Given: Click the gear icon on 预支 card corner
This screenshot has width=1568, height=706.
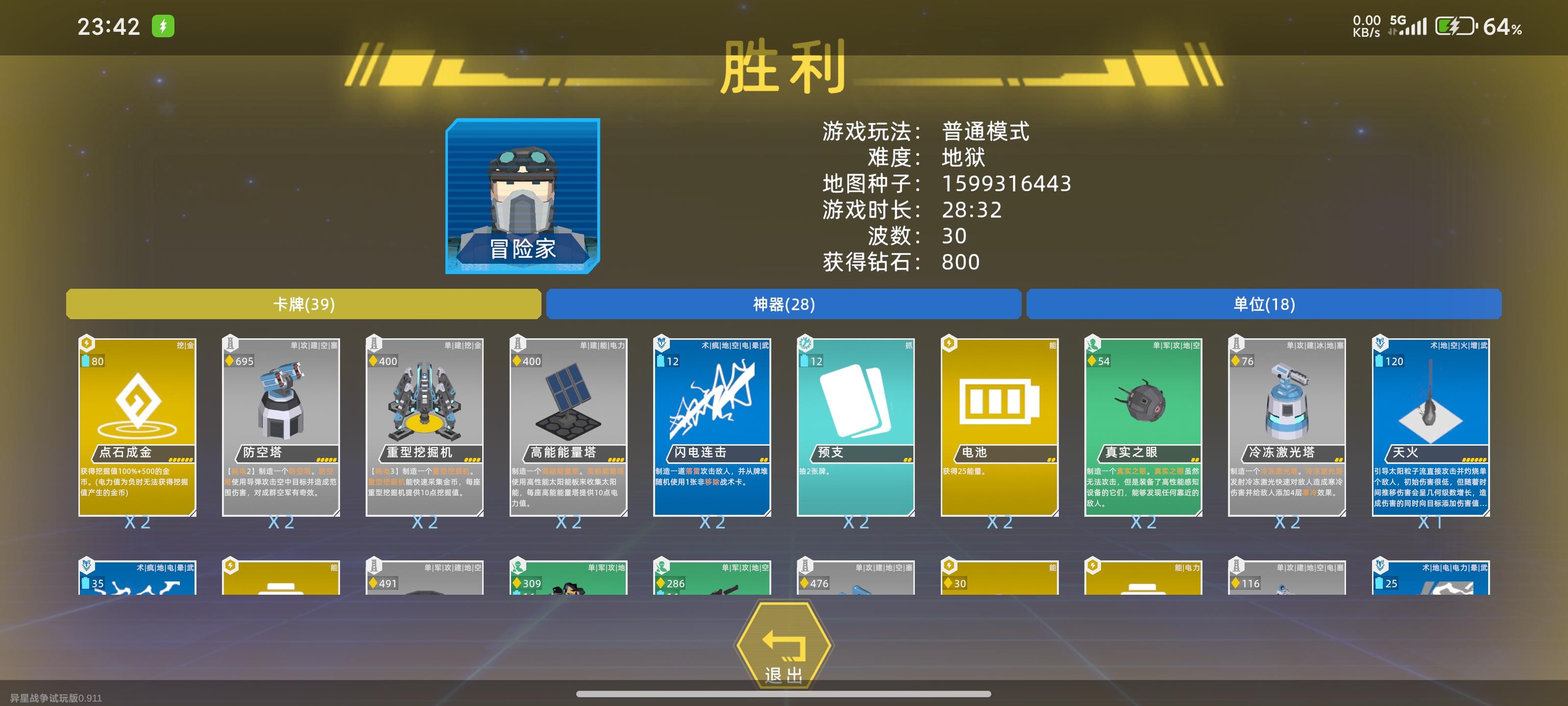Looking at the screenshot, I should (x=805, y=343).
